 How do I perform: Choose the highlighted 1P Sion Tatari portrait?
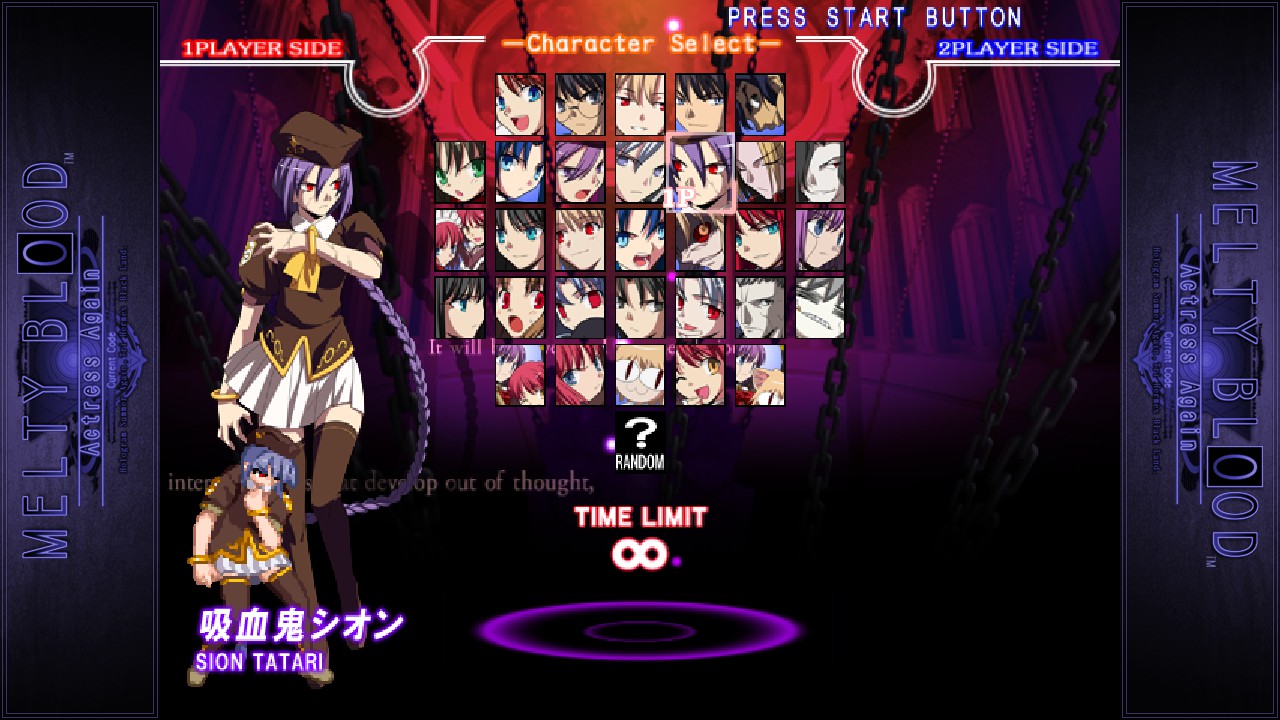point(700,172)
